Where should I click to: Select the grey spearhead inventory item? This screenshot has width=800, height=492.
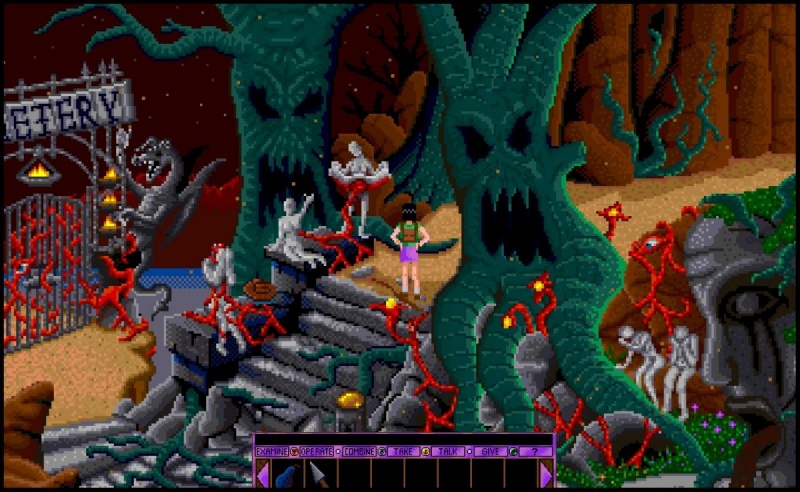[x=317, y=473]
